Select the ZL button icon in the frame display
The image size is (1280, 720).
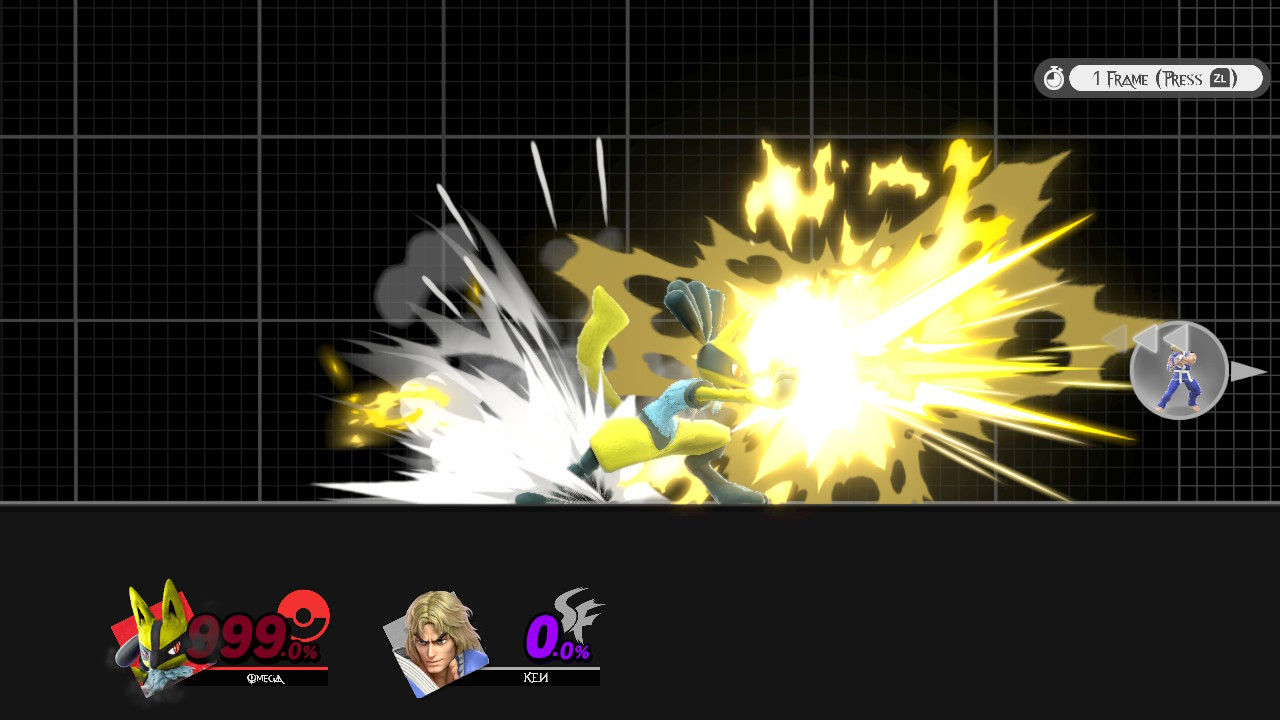point(1220,77)
